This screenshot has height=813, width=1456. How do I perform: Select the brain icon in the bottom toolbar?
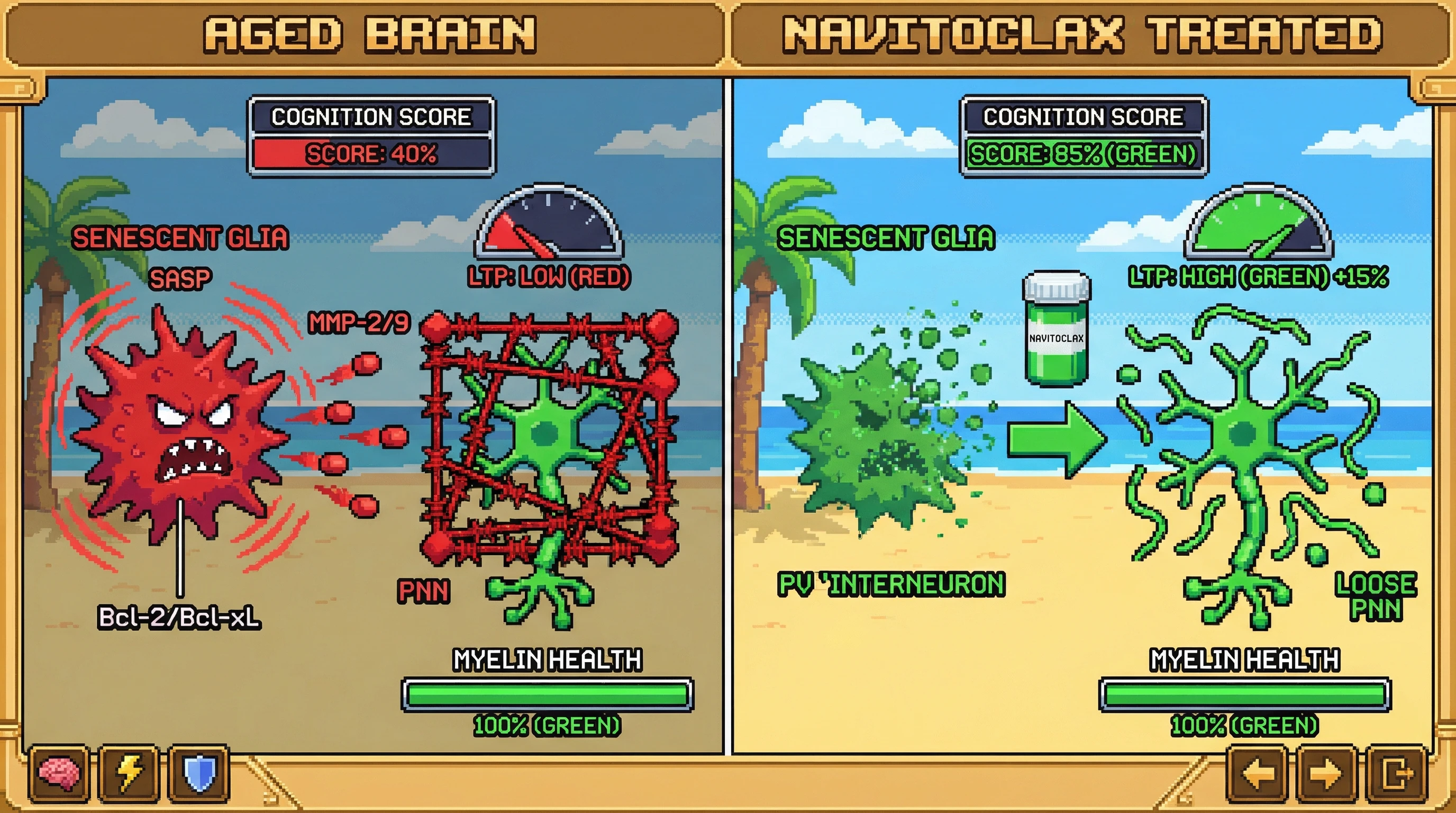click(59, 773)
